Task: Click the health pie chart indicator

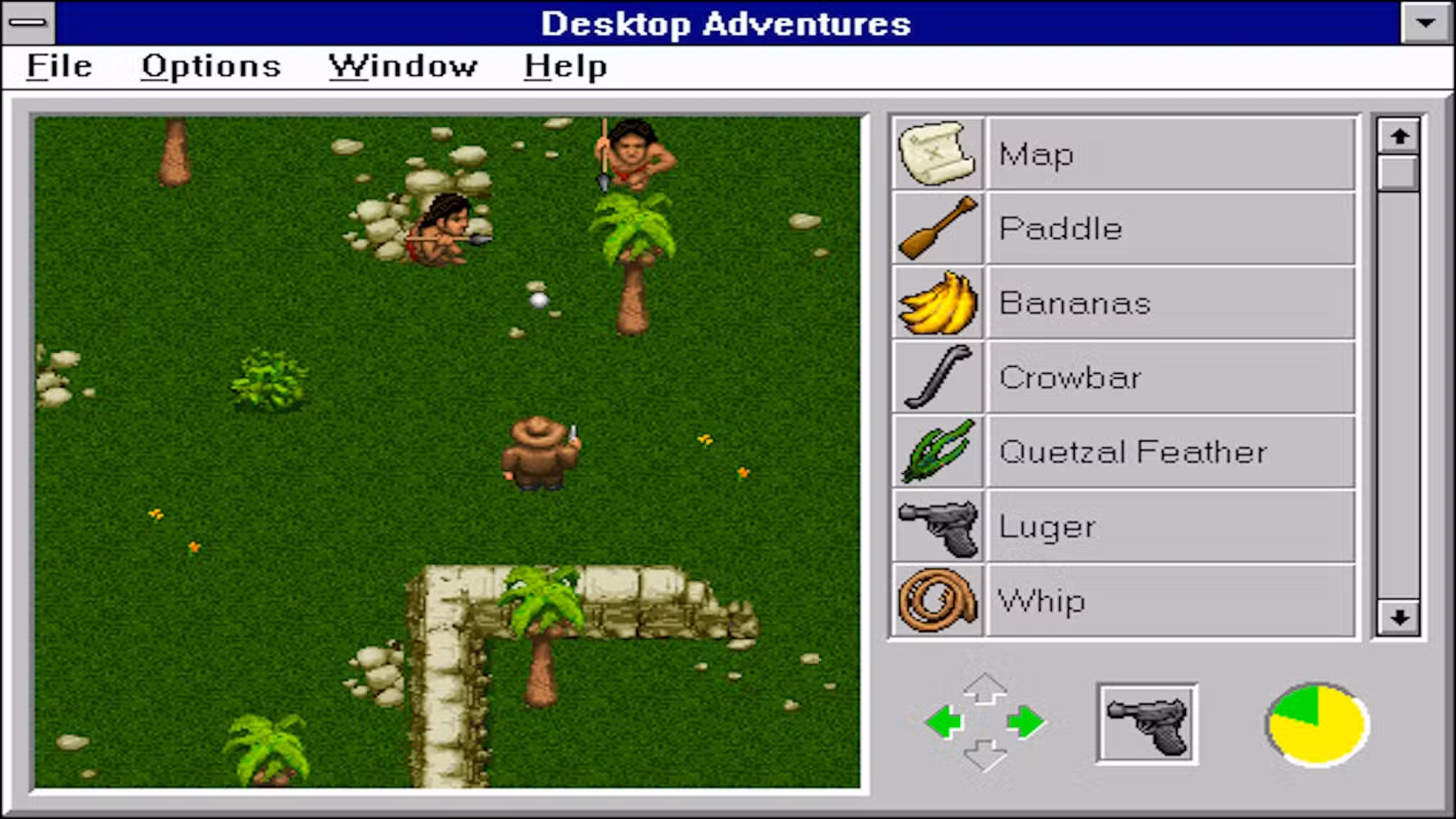Action: tap(1315, 724)
